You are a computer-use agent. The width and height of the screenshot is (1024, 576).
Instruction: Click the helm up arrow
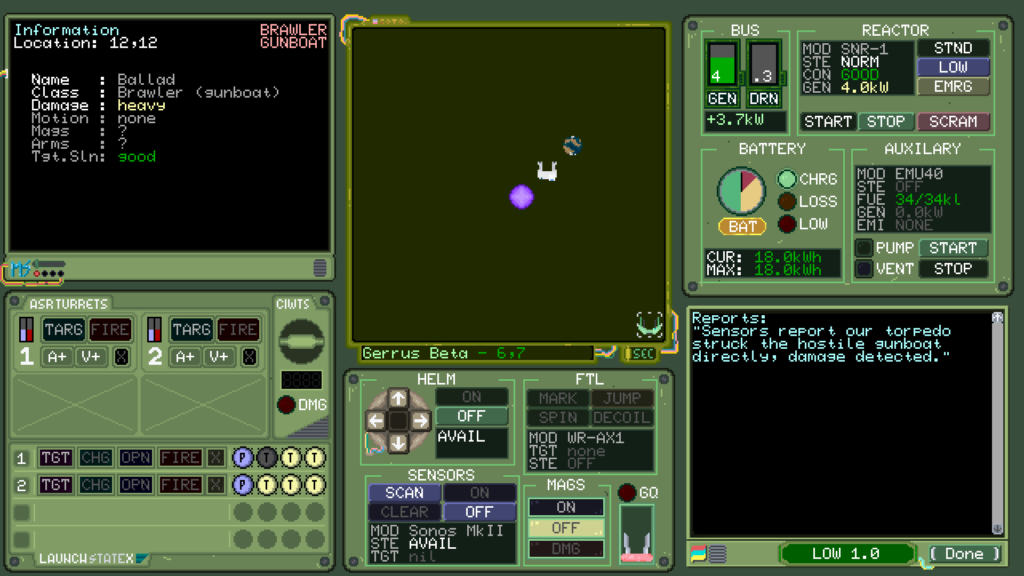coord(398,398)
